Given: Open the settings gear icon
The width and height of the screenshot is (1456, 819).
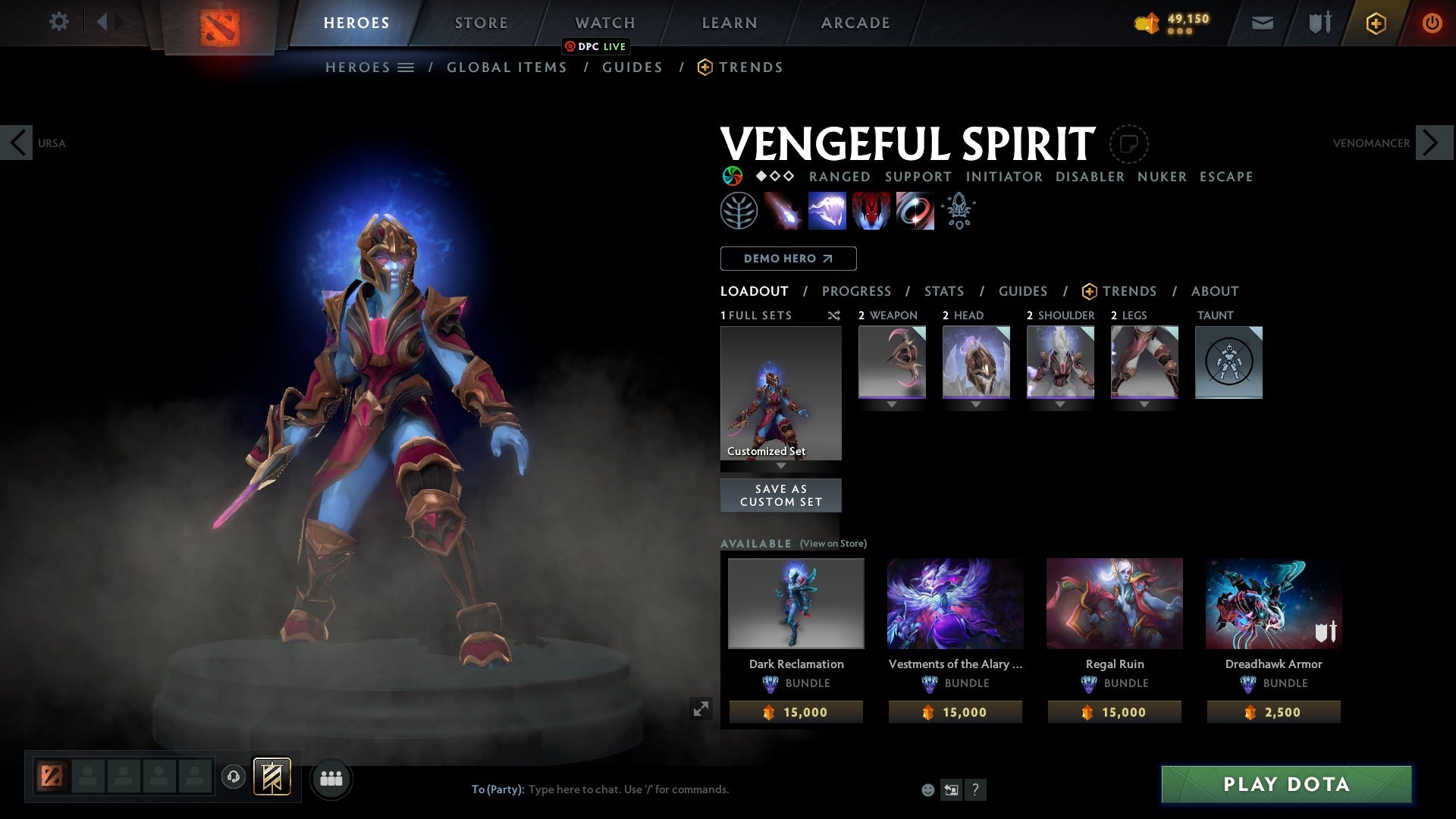Looking at the screenshot, I should coord(59,22).
